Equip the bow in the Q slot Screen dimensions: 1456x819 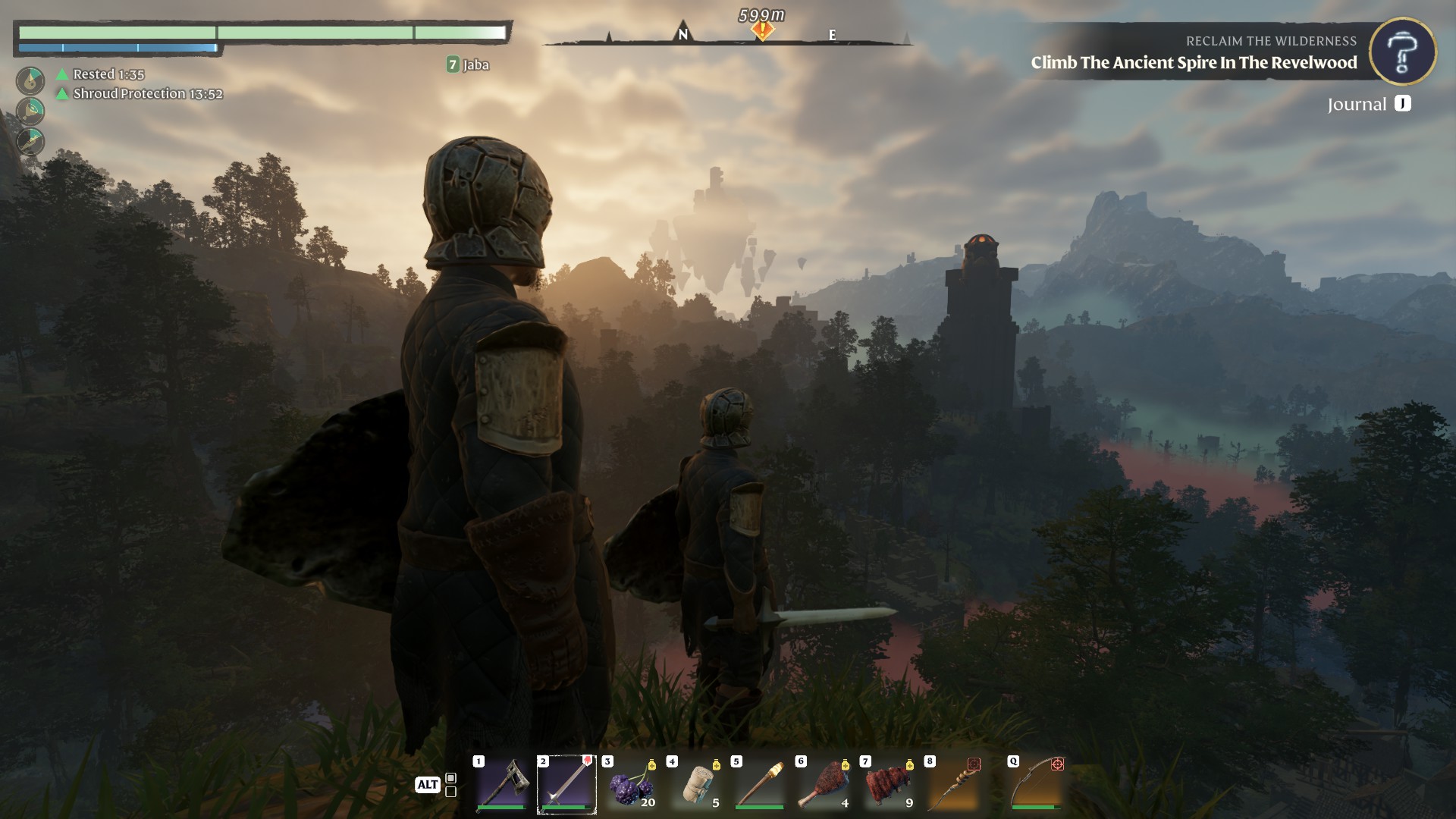click(x=1036, y=786)
